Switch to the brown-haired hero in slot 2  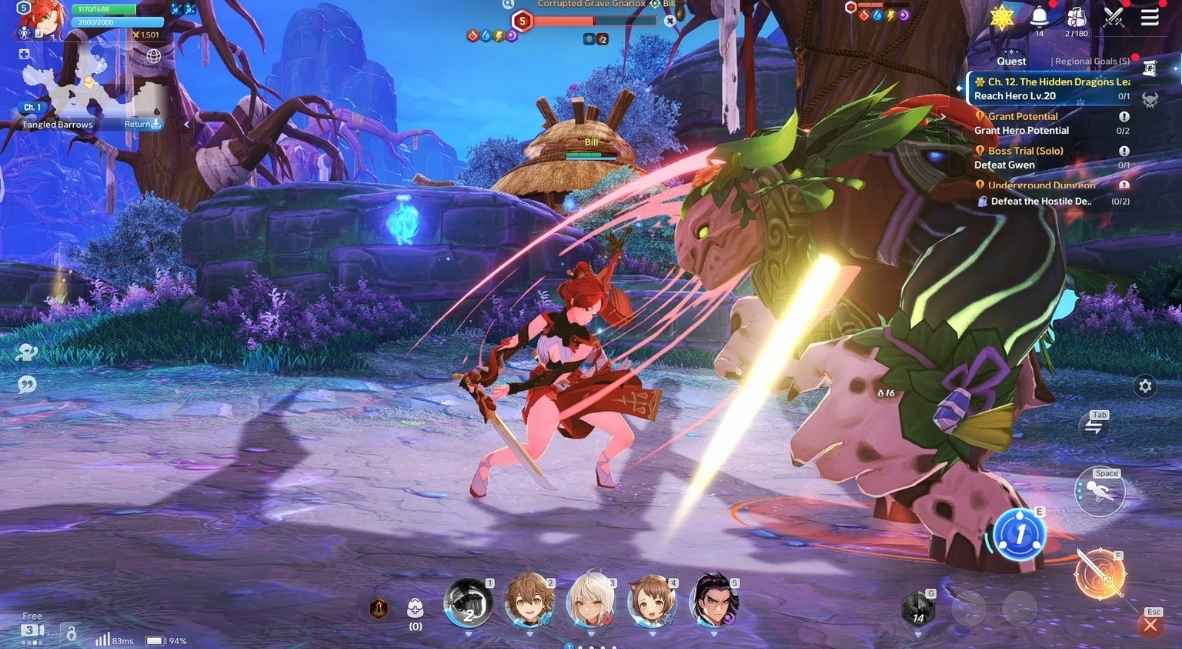[x=527, y=600]
